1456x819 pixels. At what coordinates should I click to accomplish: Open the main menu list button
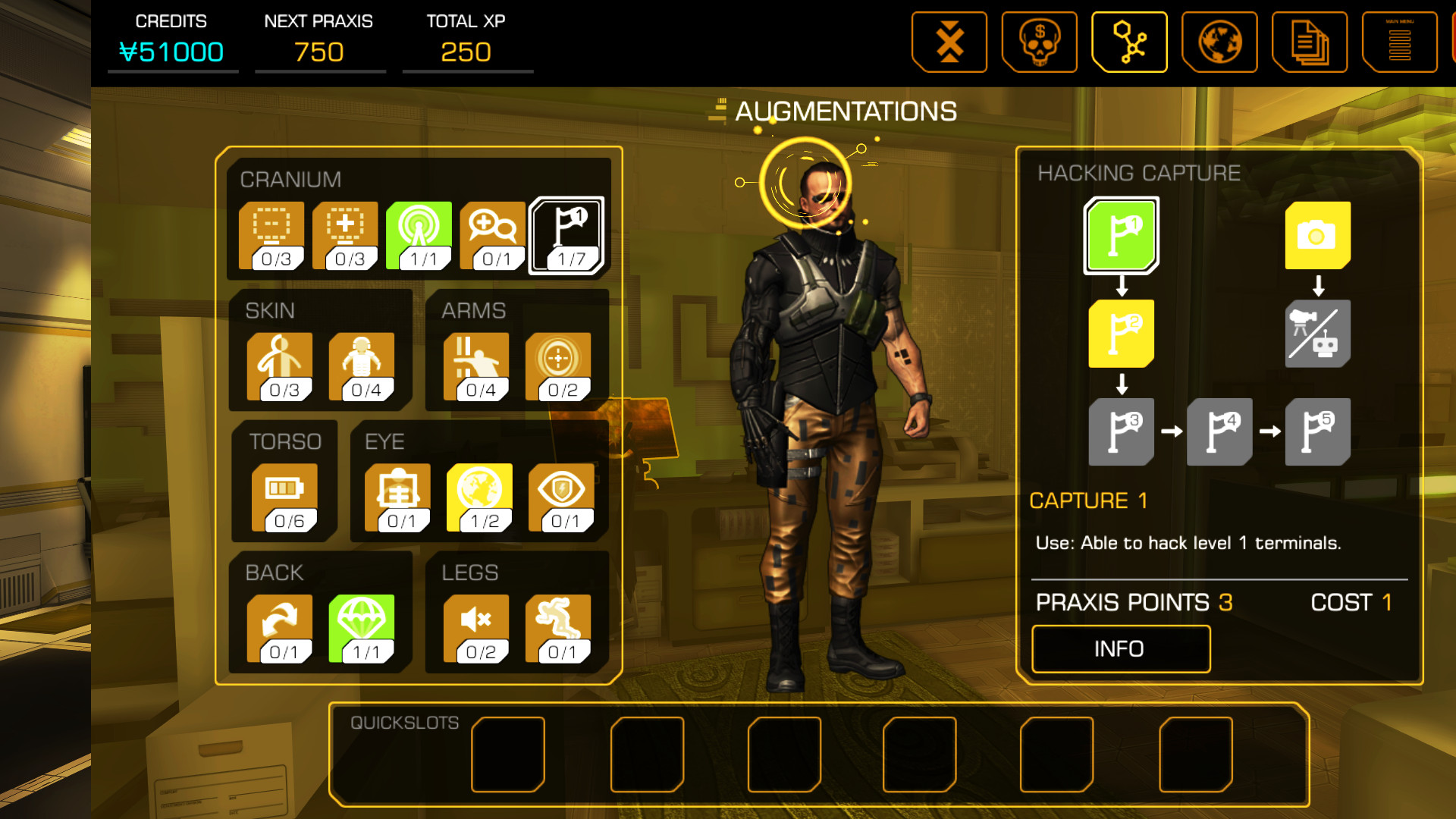(1399, 42)
